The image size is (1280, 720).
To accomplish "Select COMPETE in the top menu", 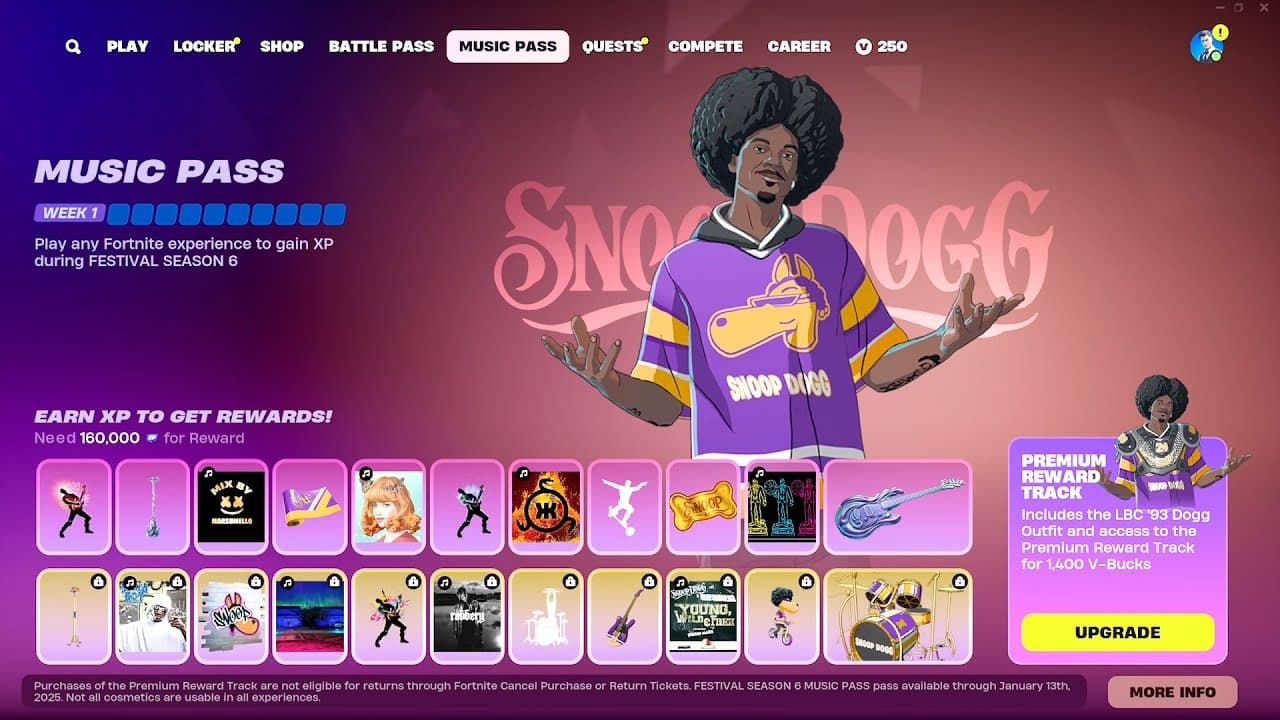I will [706, 46].
